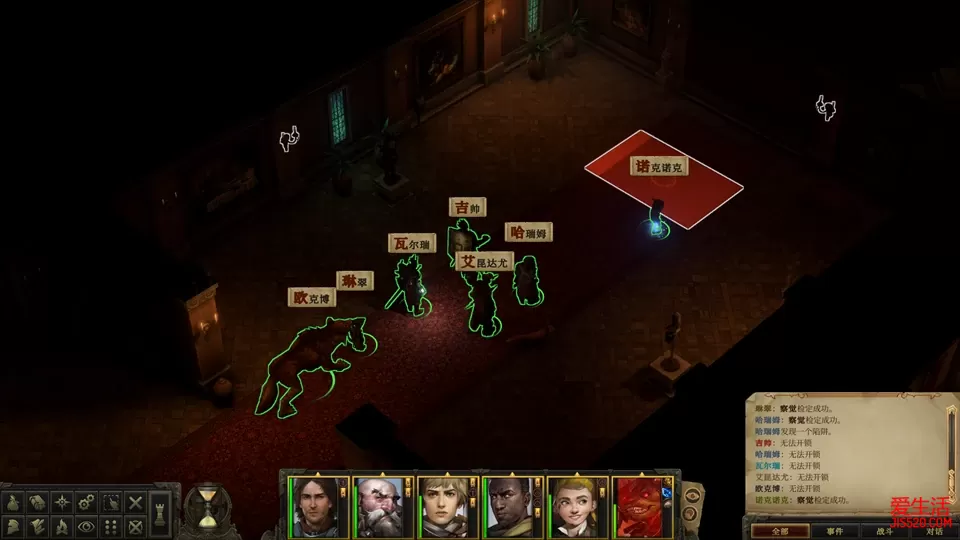Select the blonde halfling girl portrait
The image size is (960, 540).
pyautogui.click(x=577, y=507)
